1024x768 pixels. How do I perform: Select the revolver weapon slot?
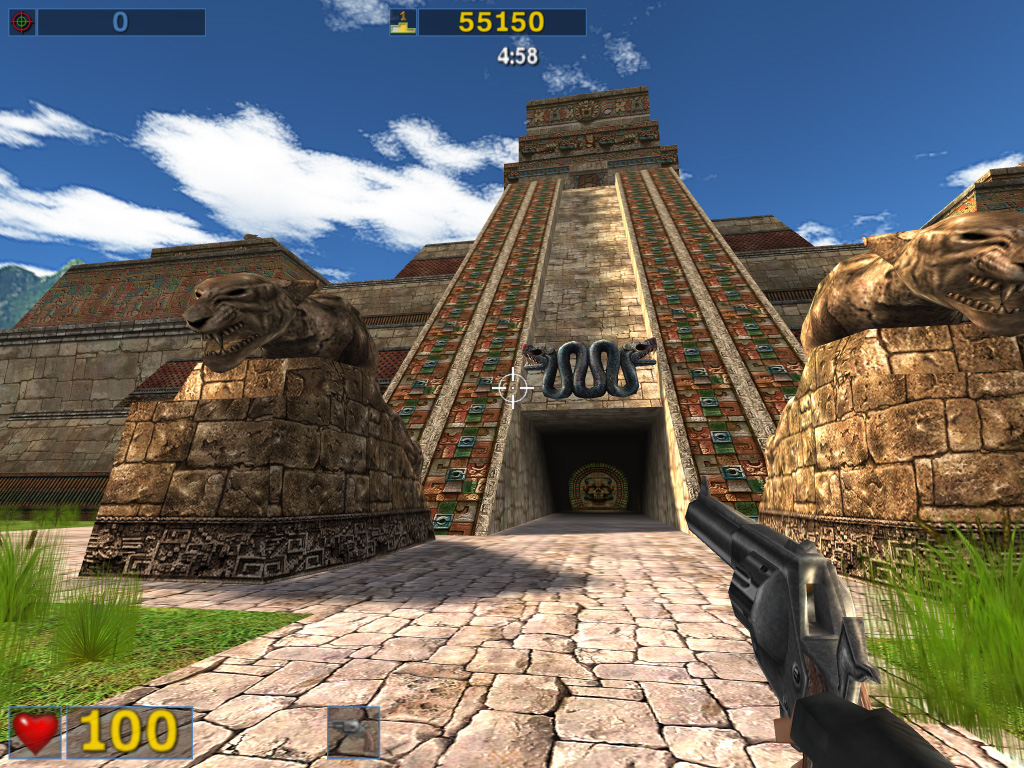click(x=353, y=731)
